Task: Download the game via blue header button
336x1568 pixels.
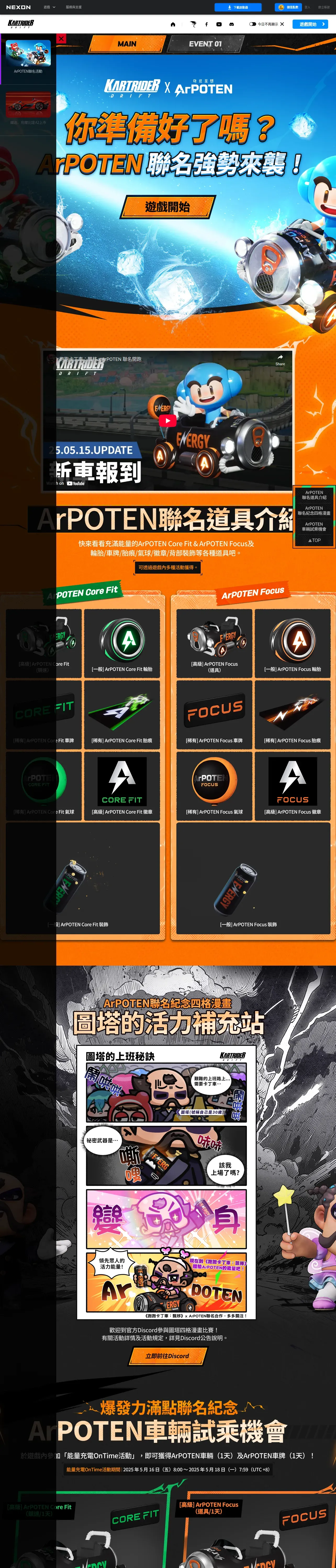Action: (x=238, y=7)
